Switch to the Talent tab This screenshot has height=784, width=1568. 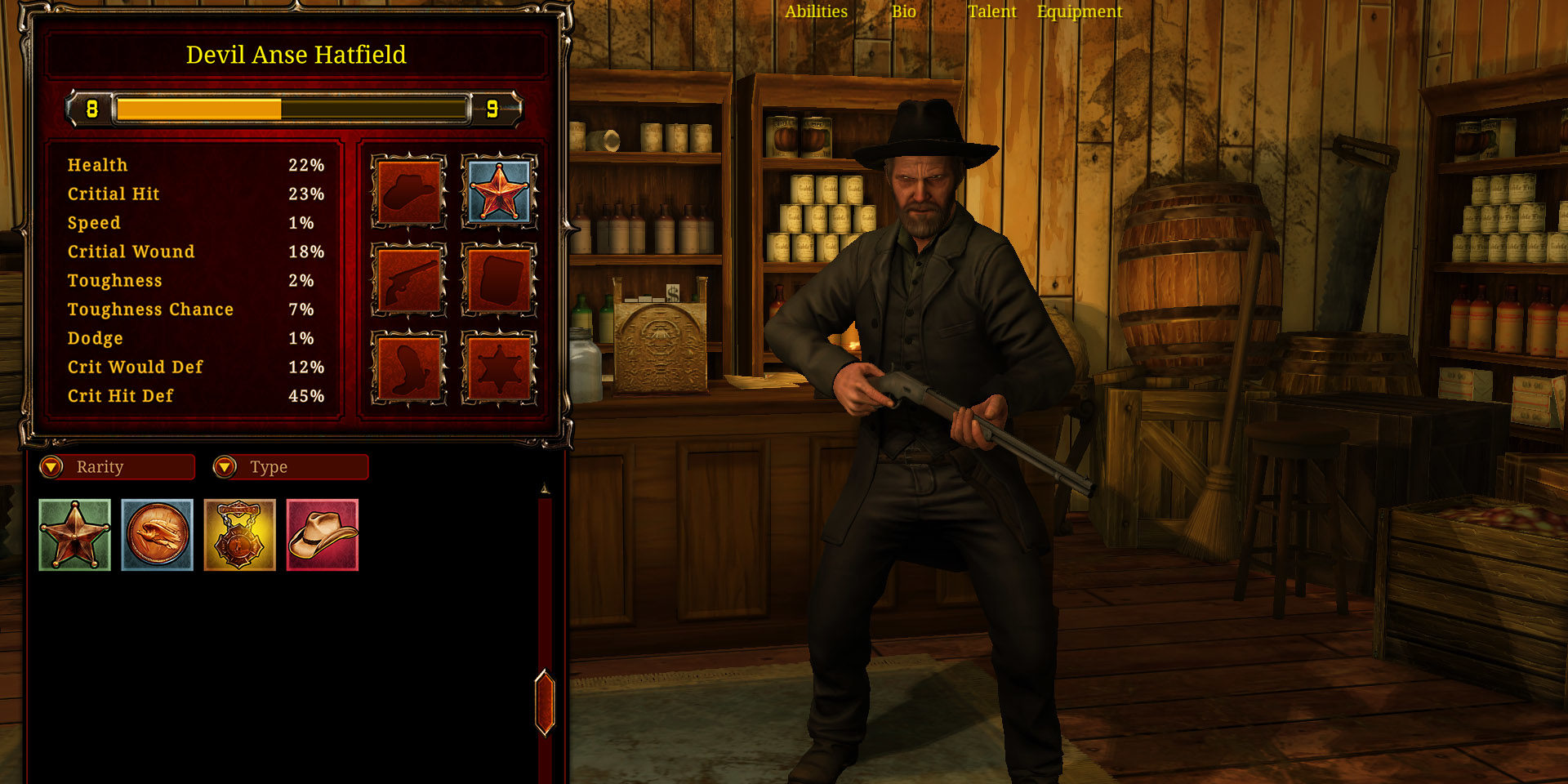[x=992, y=11]
